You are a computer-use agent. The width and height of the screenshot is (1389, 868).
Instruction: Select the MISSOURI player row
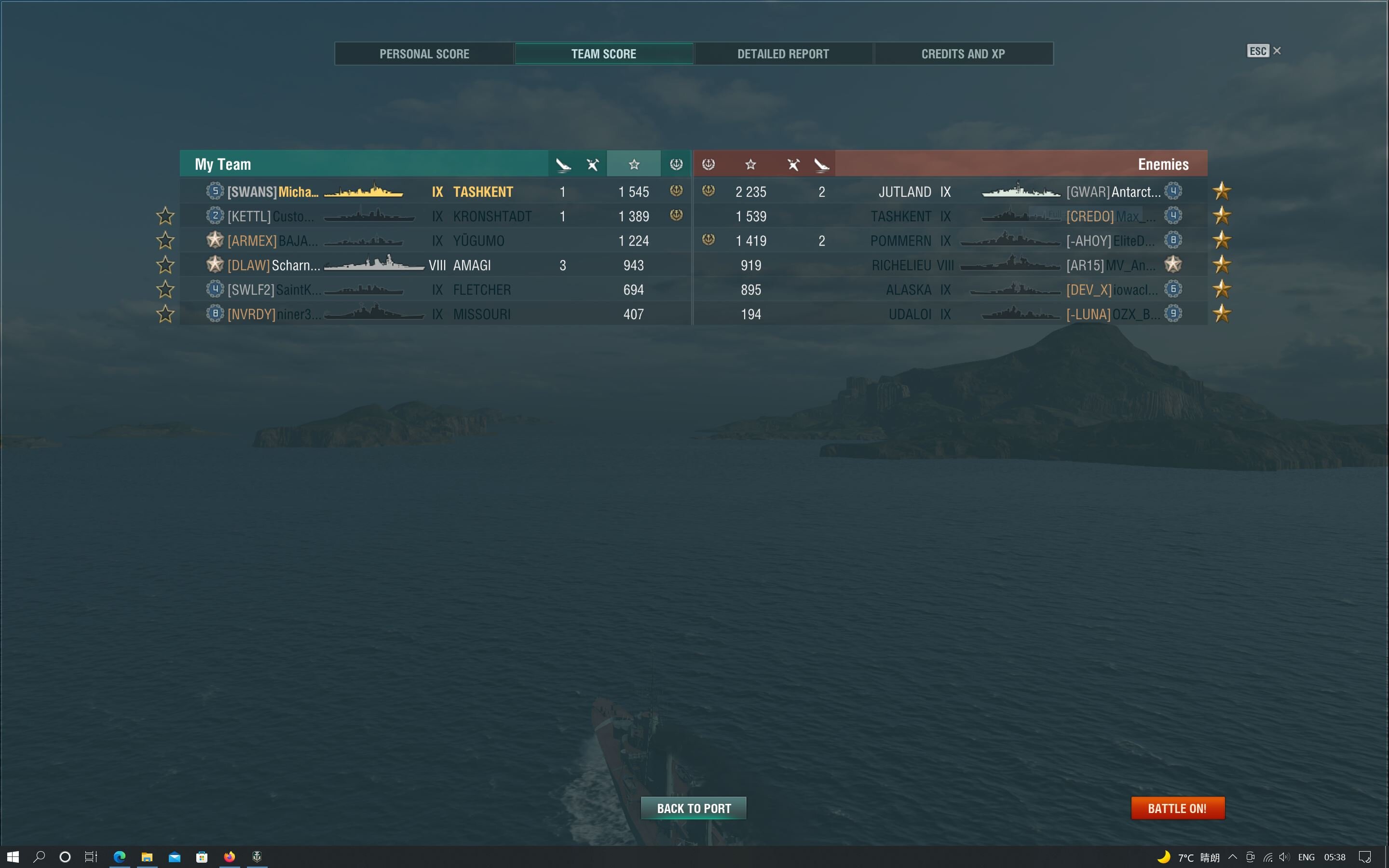point(435,314)
